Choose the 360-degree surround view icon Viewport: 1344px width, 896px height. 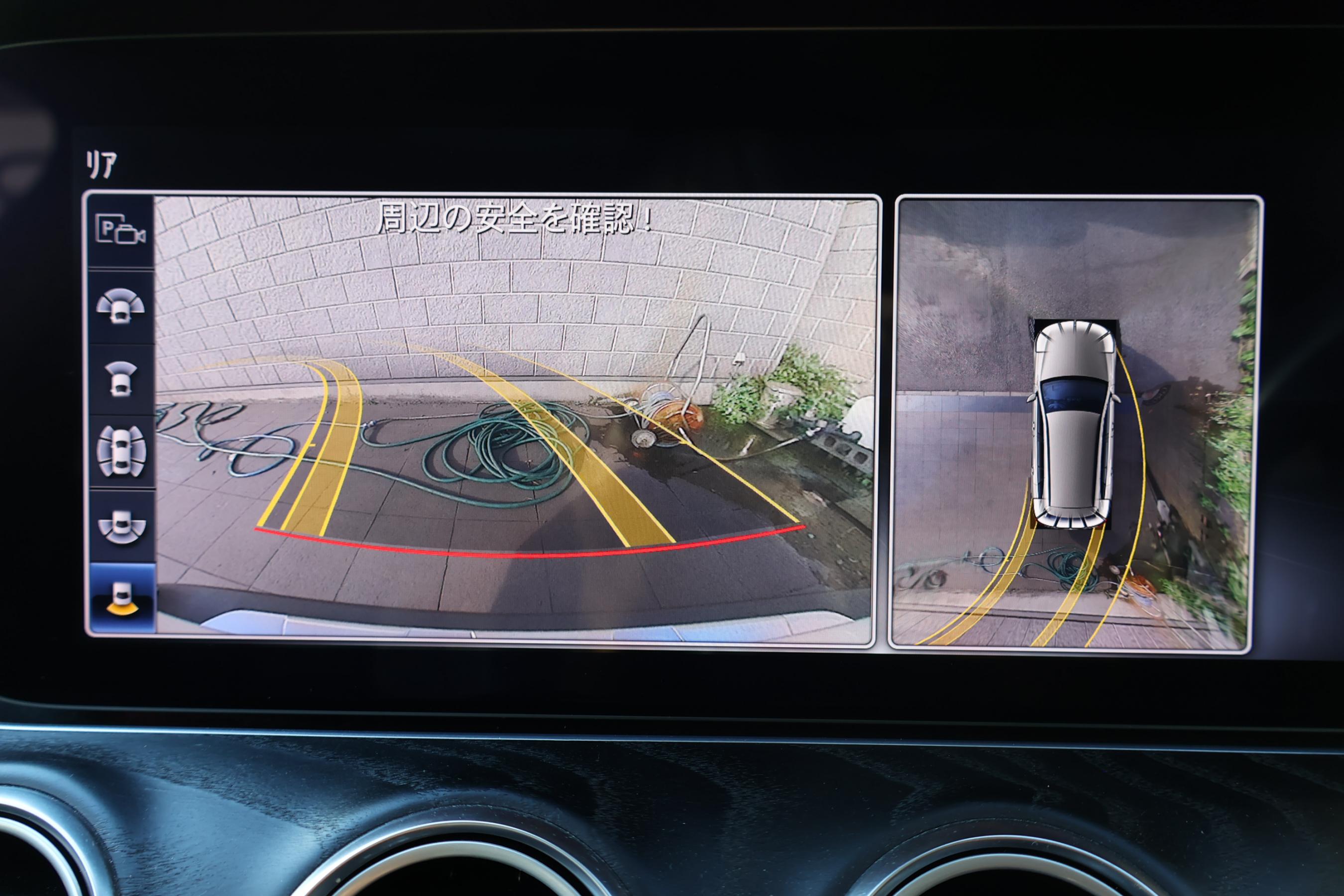coord(120,451)
